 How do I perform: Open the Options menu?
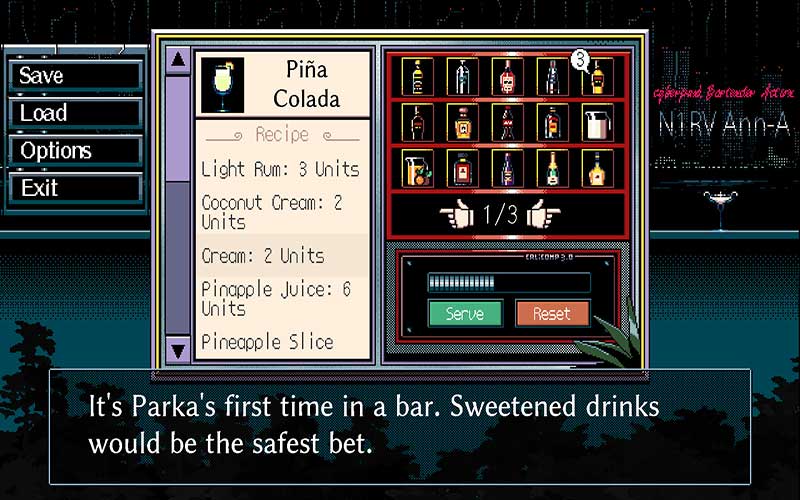point(75,150)
